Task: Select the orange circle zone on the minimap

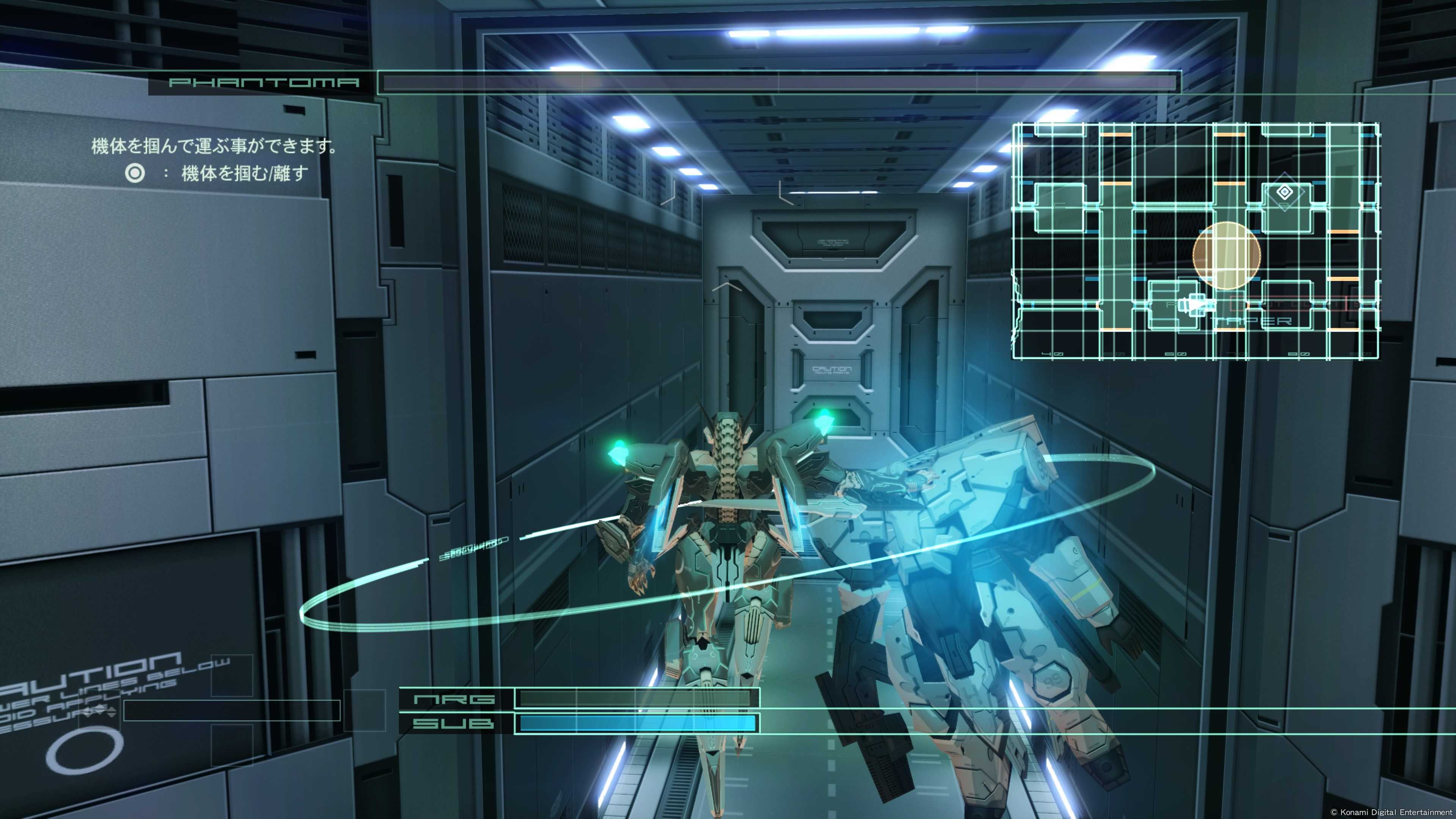Action: coord(1226,256)
